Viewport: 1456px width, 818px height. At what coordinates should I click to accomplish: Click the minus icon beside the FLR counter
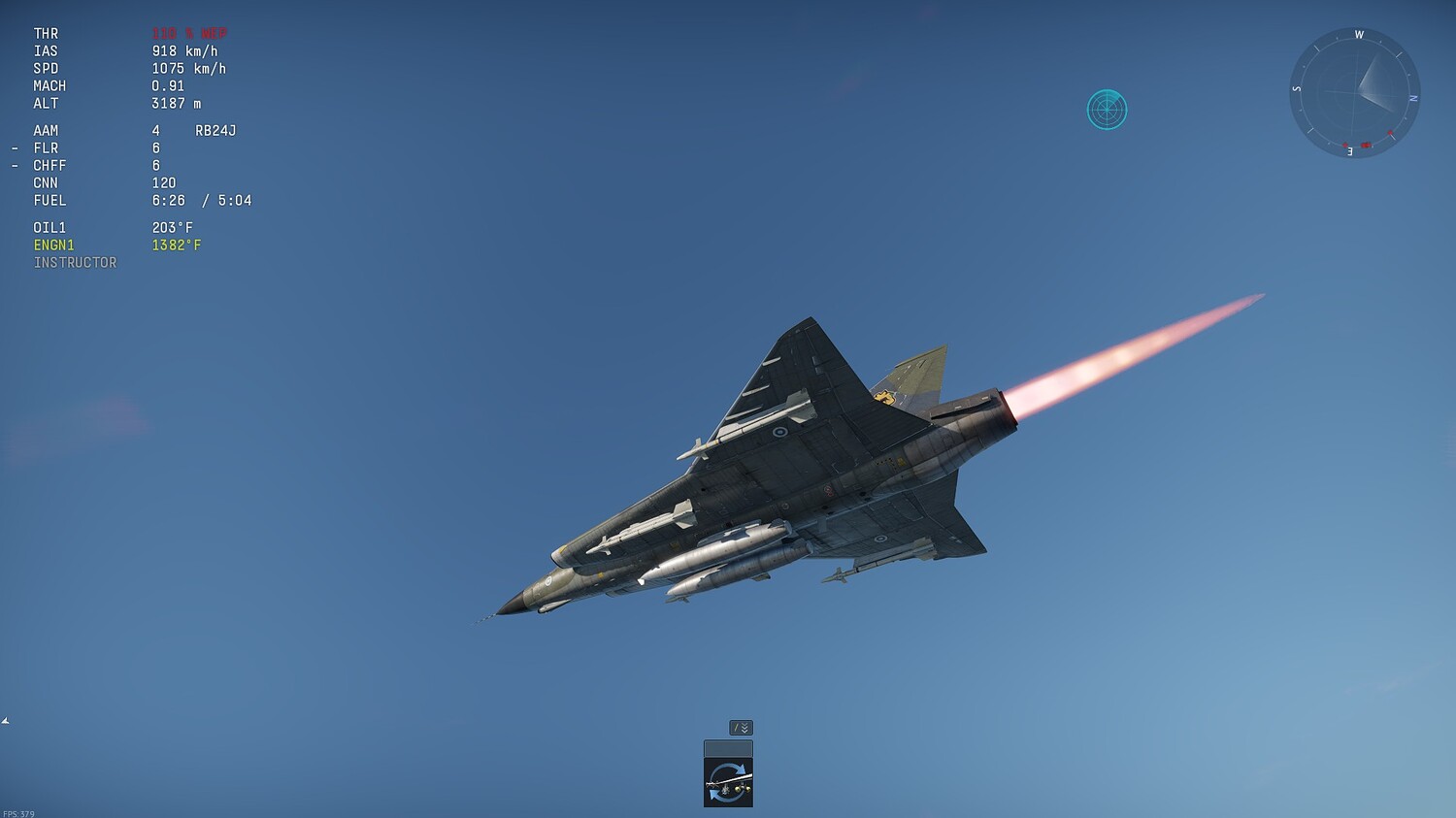(x=14, y=147)
